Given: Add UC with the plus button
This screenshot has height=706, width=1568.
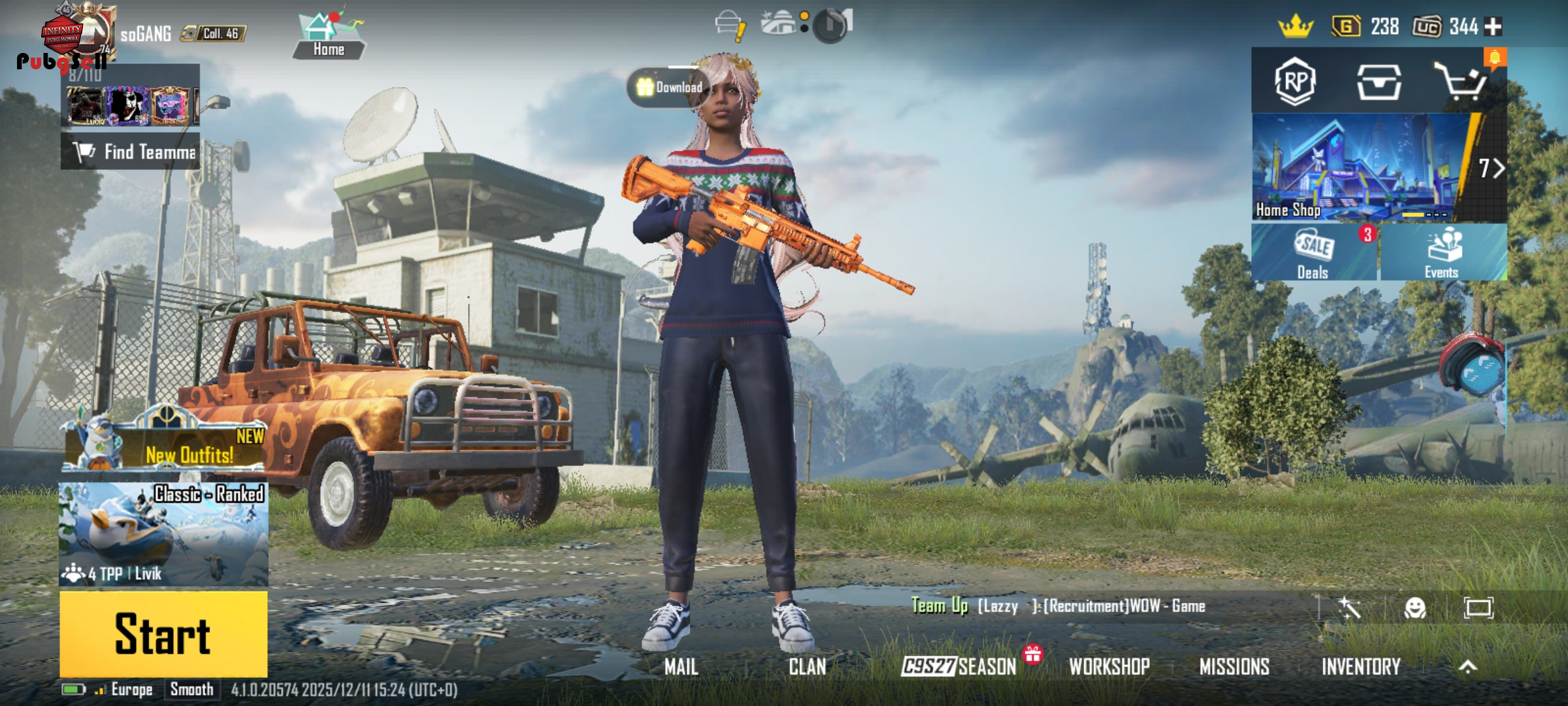Looking at the screenshot, I should click(x=1494, y=27).
